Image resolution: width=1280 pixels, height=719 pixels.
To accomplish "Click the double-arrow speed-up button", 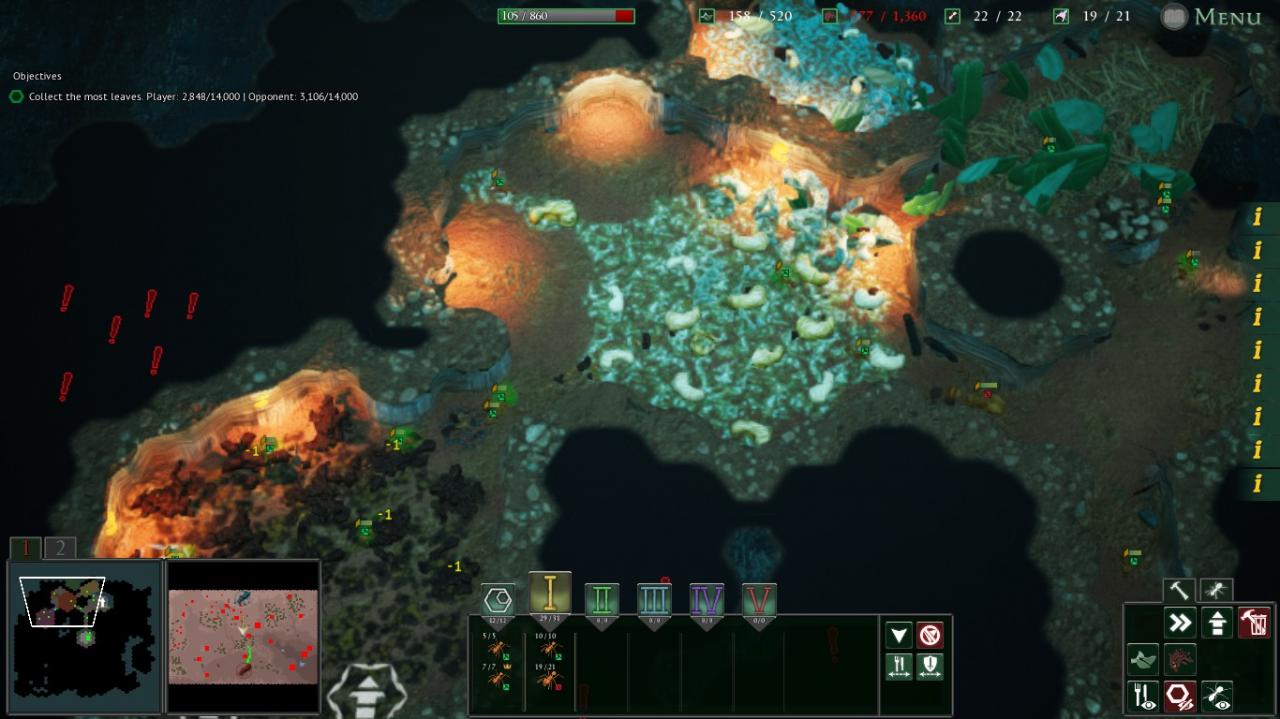I will coord(1180,623).
